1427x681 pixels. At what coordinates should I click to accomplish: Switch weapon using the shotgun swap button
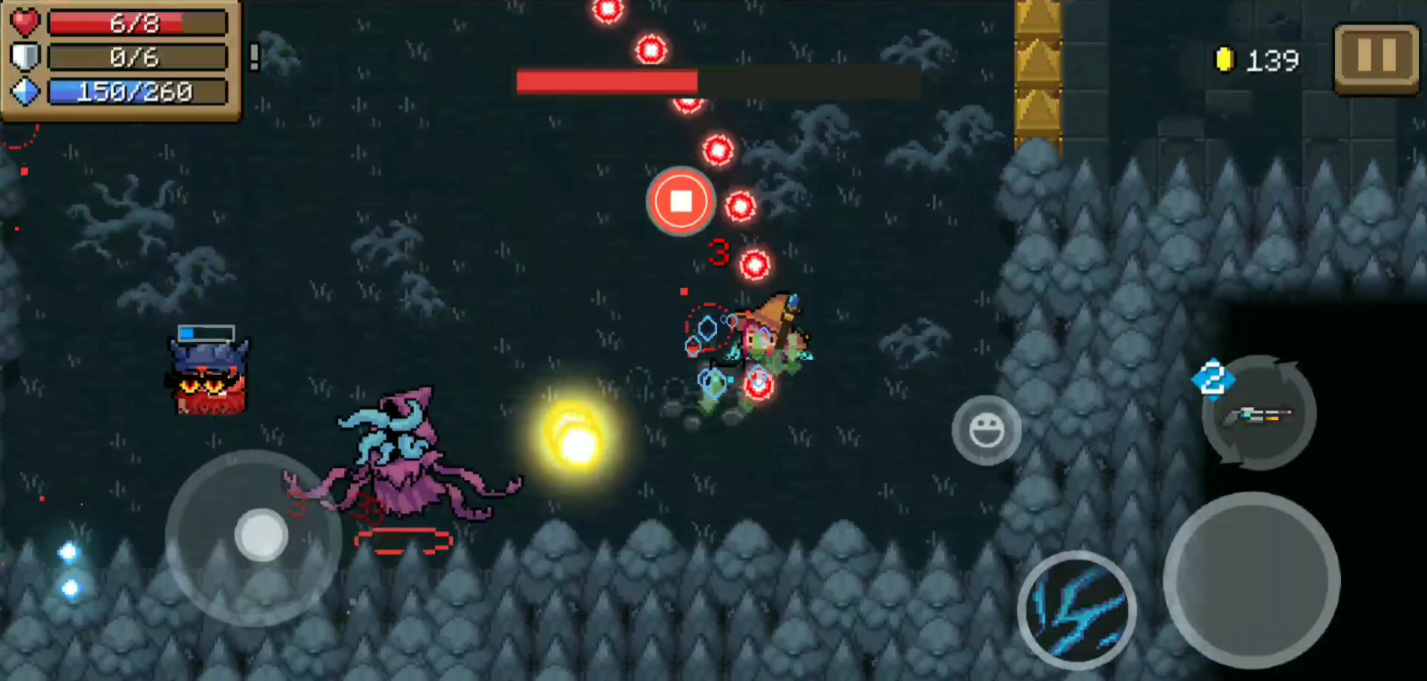1259,413
